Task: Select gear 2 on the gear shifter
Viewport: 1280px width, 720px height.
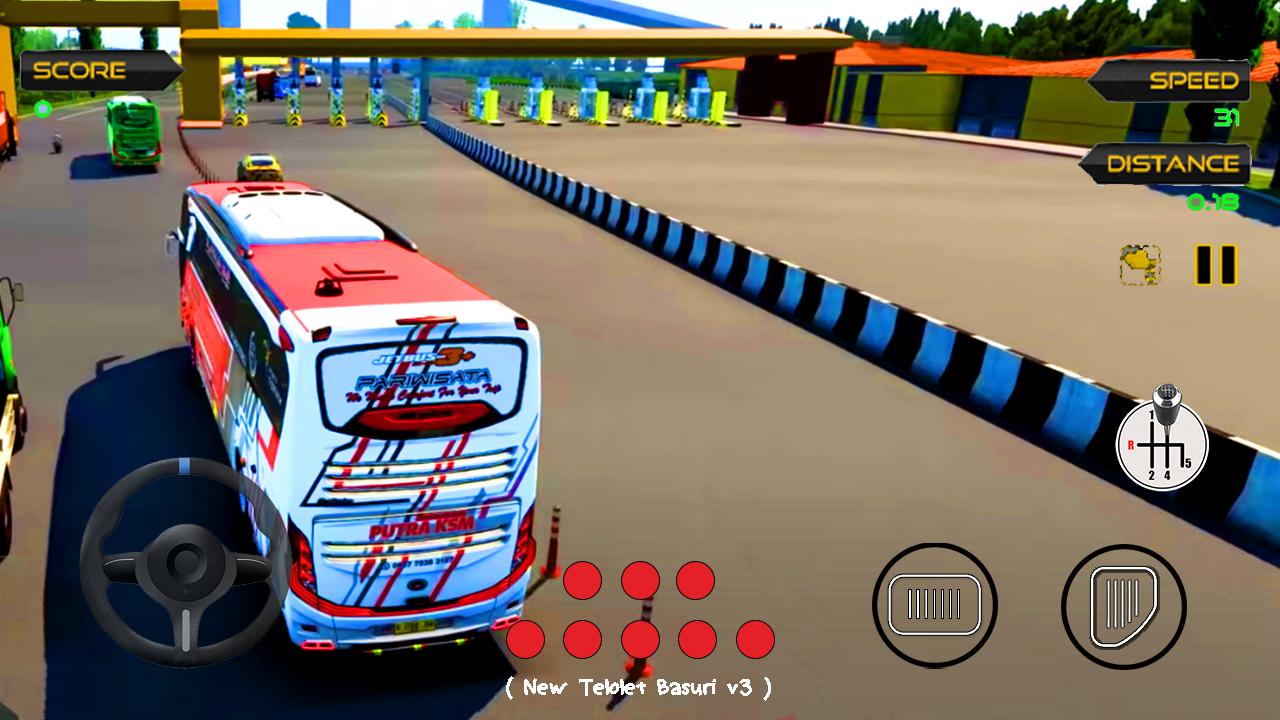Action: (1151, 475)
